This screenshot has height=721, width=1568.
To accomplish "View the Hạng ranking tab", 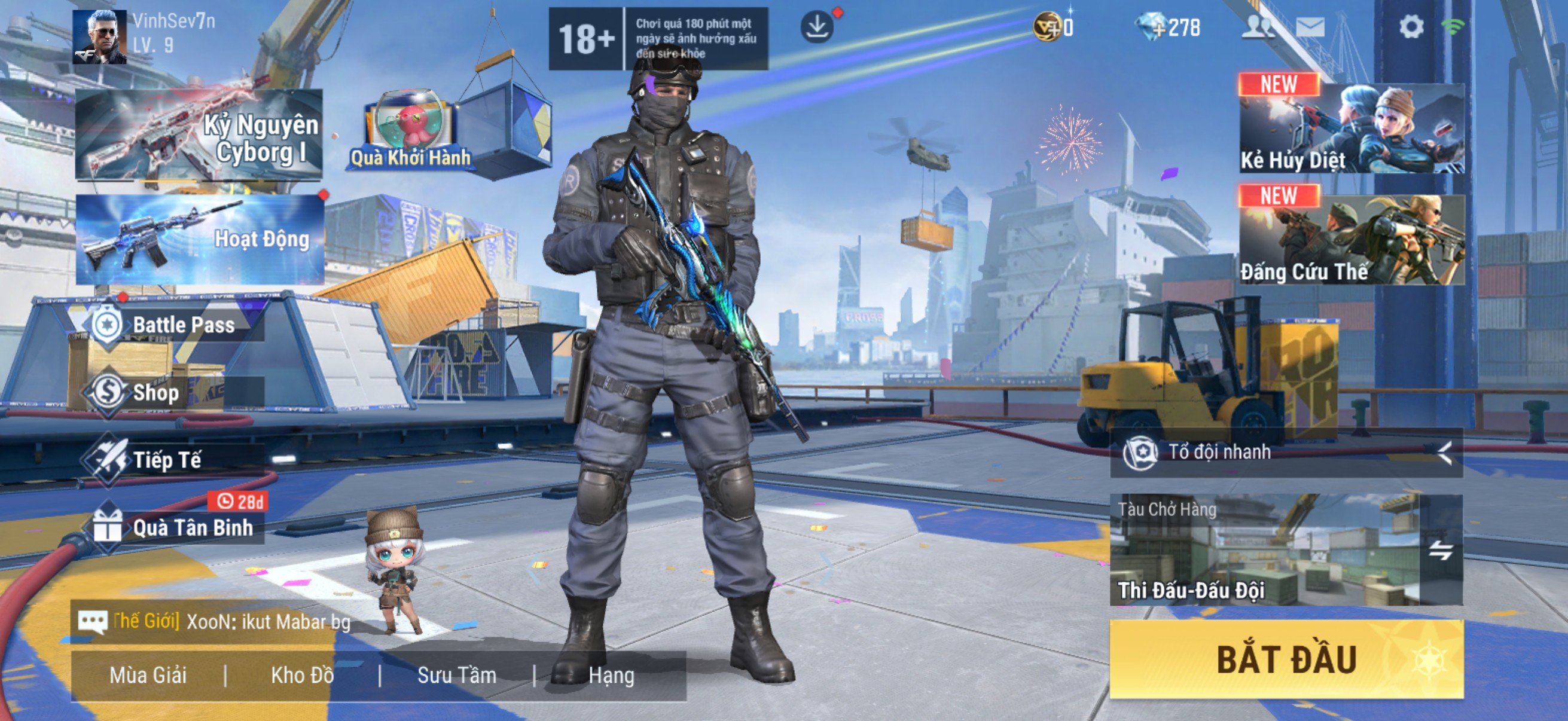I will point(611,676).
